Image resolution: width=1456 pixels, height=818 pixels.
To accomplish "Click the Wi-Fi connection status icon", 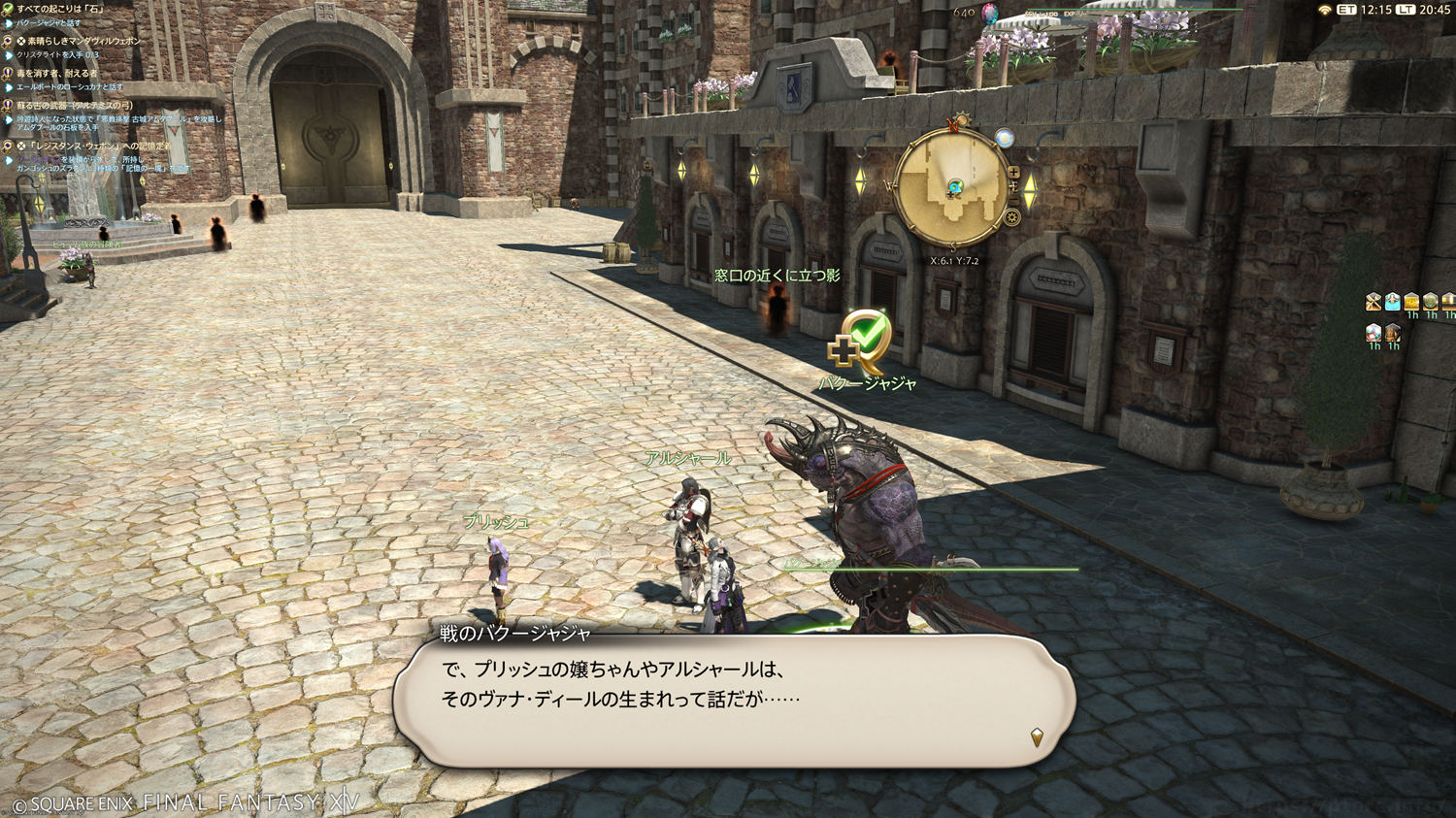I will 1324,10.
